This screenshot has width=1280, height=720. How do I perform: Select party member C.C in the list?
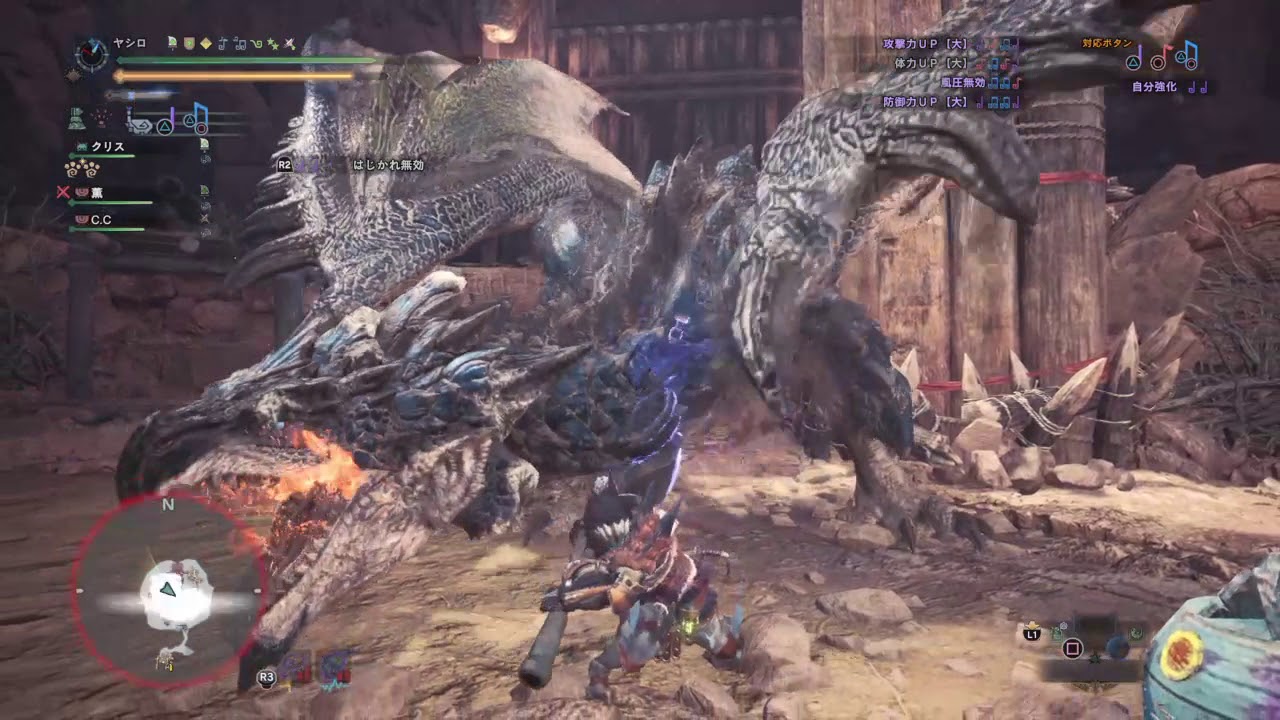click(x=101, y=219)
